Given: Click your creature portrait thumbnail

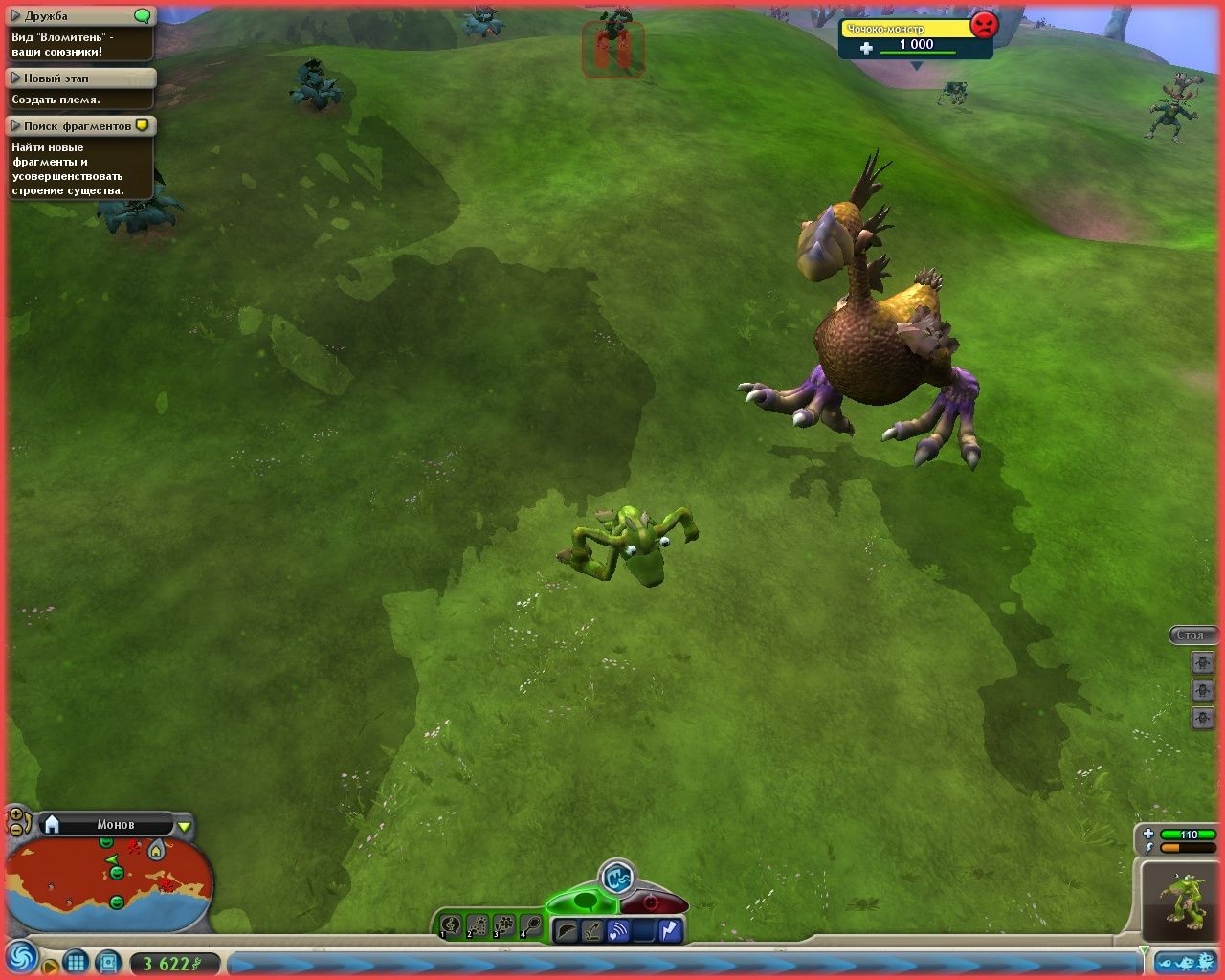Looking at the screenshot, I should click(x=1183, y=900).
